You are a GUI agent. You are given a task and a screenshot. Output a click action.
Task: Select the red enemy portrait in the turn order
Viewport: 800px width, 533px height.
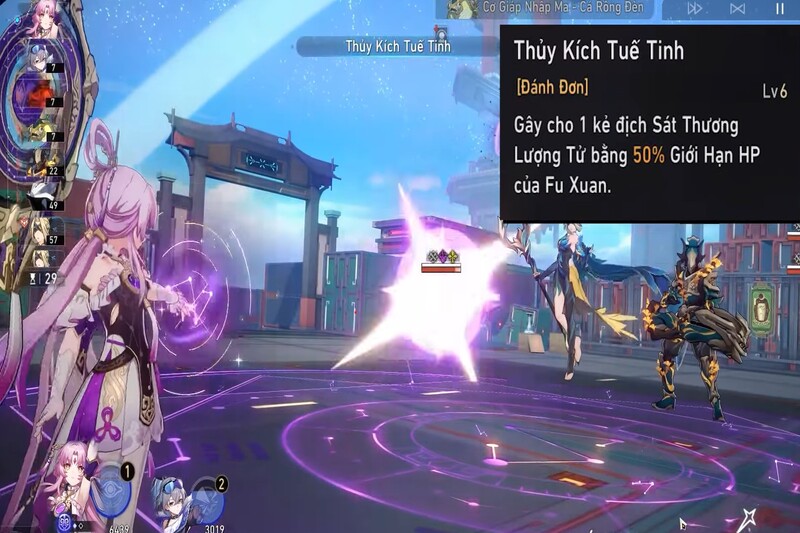tap(40, 97)
